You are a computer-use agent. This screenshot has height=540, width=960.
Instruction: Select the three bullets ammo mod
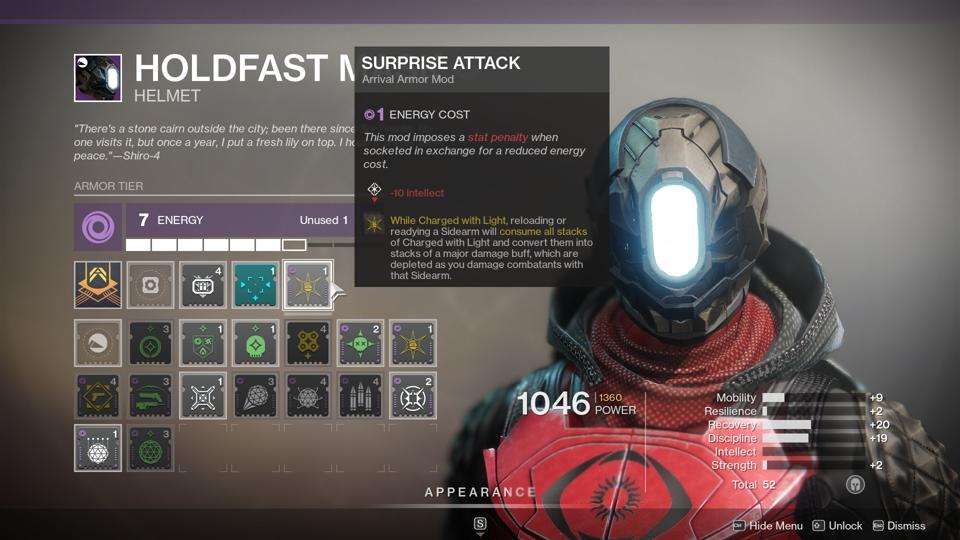click(360, 396)
